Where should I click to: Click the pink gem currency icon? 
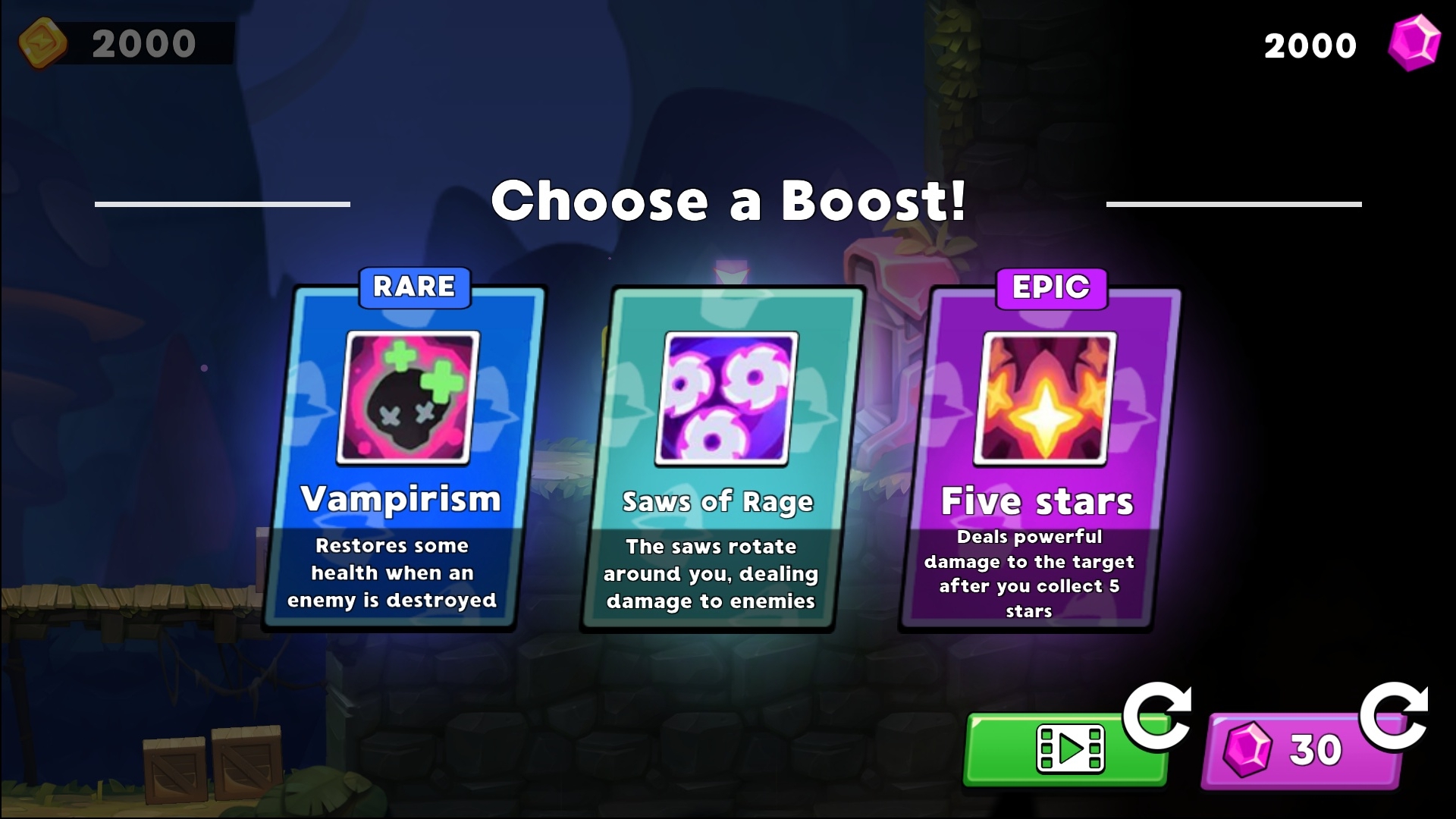pos(1417,44)
